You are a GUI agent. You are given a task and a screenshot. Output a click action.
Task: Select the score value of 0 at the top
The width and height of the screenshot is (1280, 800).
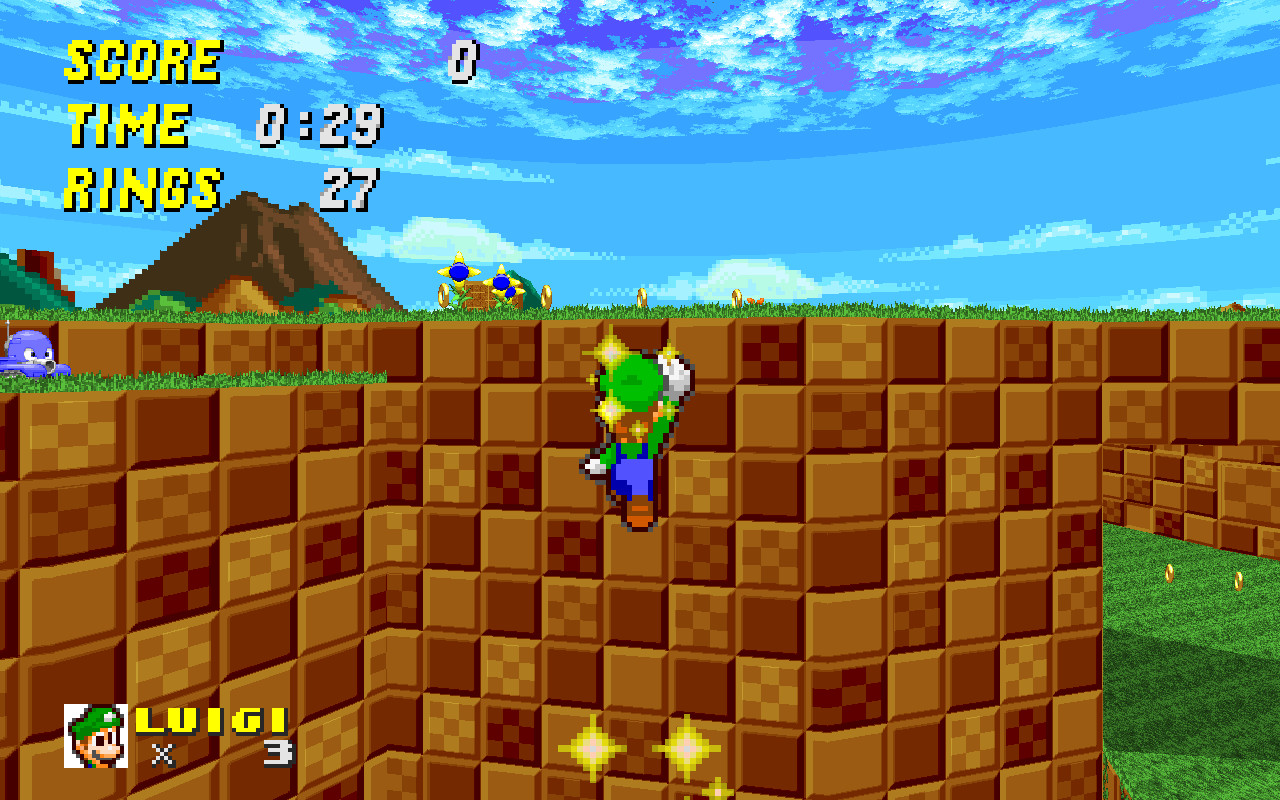(462, 60)
